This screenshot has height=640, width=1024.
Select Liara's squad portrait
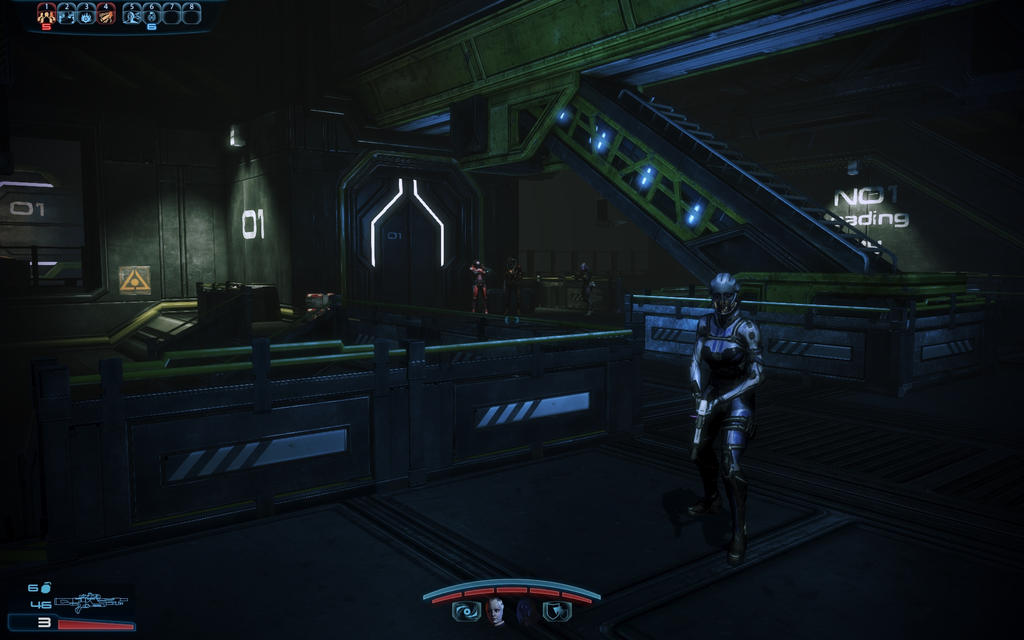click(495, 610)
